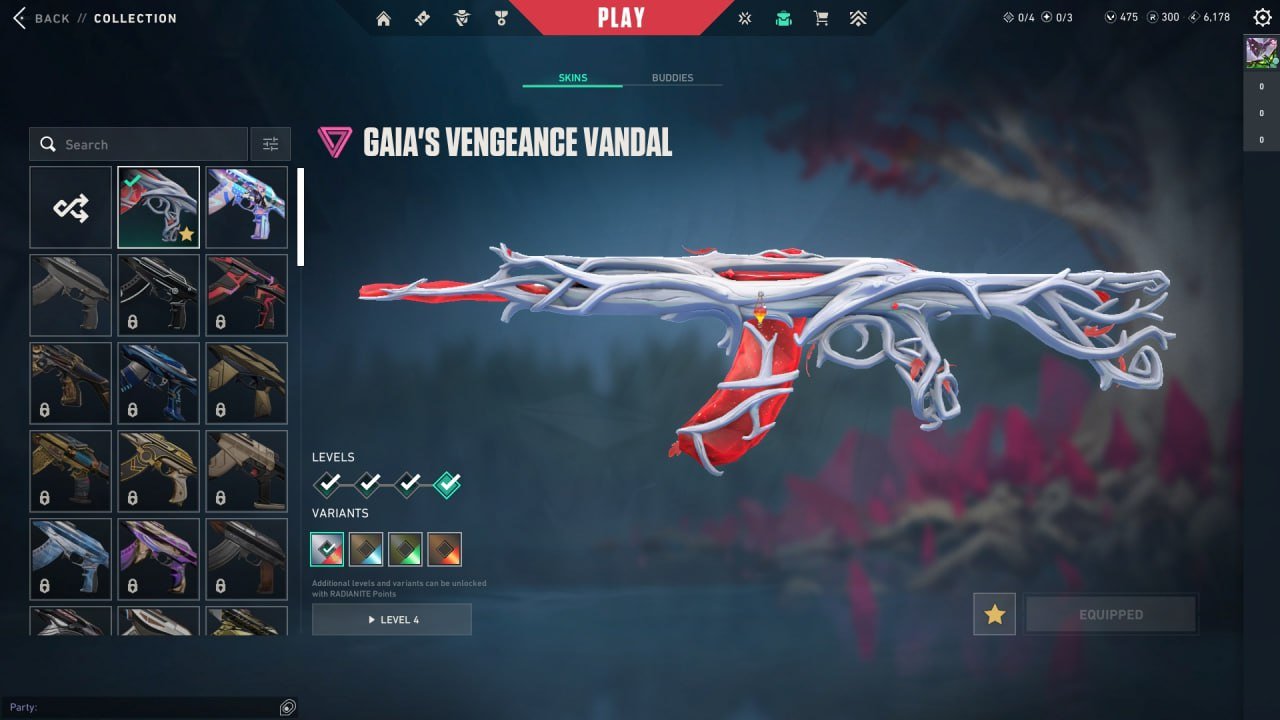Expand the LEVEL 4 preview dropdown
This screenshot has width=1280, height=720.
point(391,619)
